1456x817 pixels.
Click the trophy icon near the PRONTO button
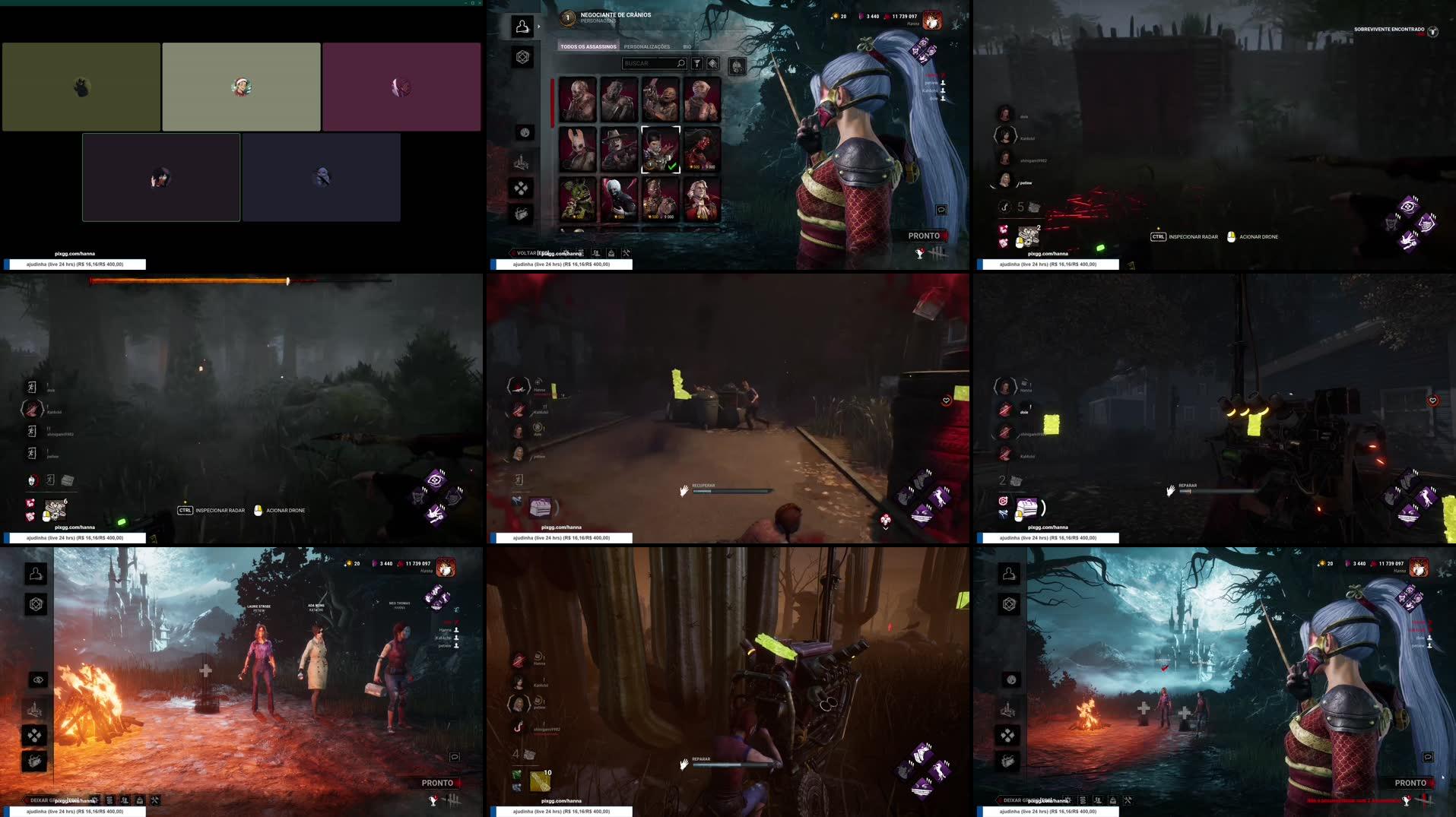pyautogui.click(x=919, y=254)
